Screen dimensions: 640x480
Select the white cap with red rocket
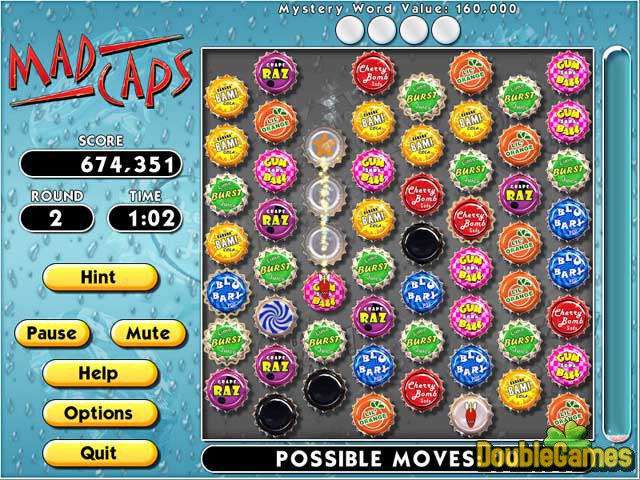pyautogui.click(x=468, y=410)
